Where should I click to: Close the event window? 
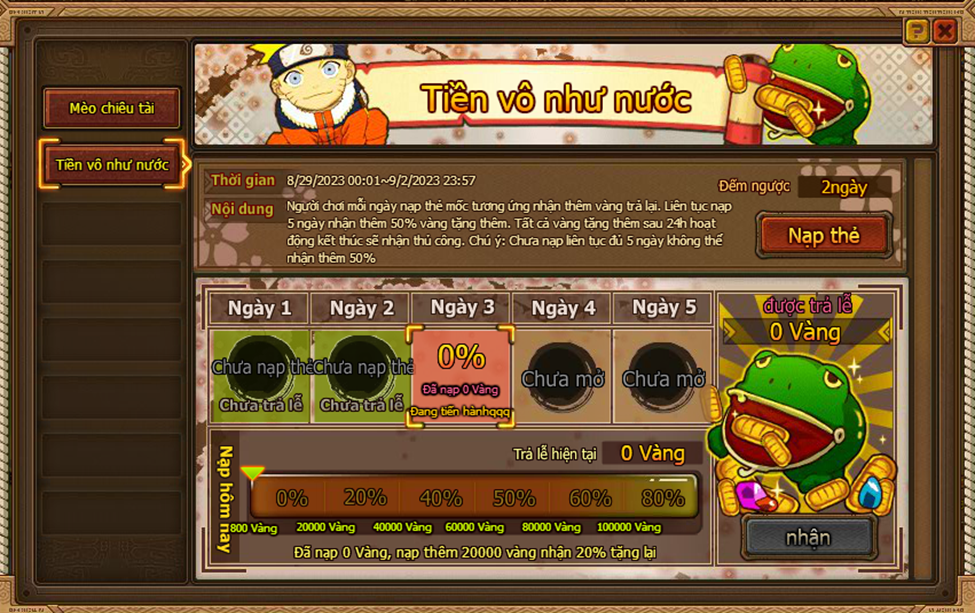click(943, 32)
